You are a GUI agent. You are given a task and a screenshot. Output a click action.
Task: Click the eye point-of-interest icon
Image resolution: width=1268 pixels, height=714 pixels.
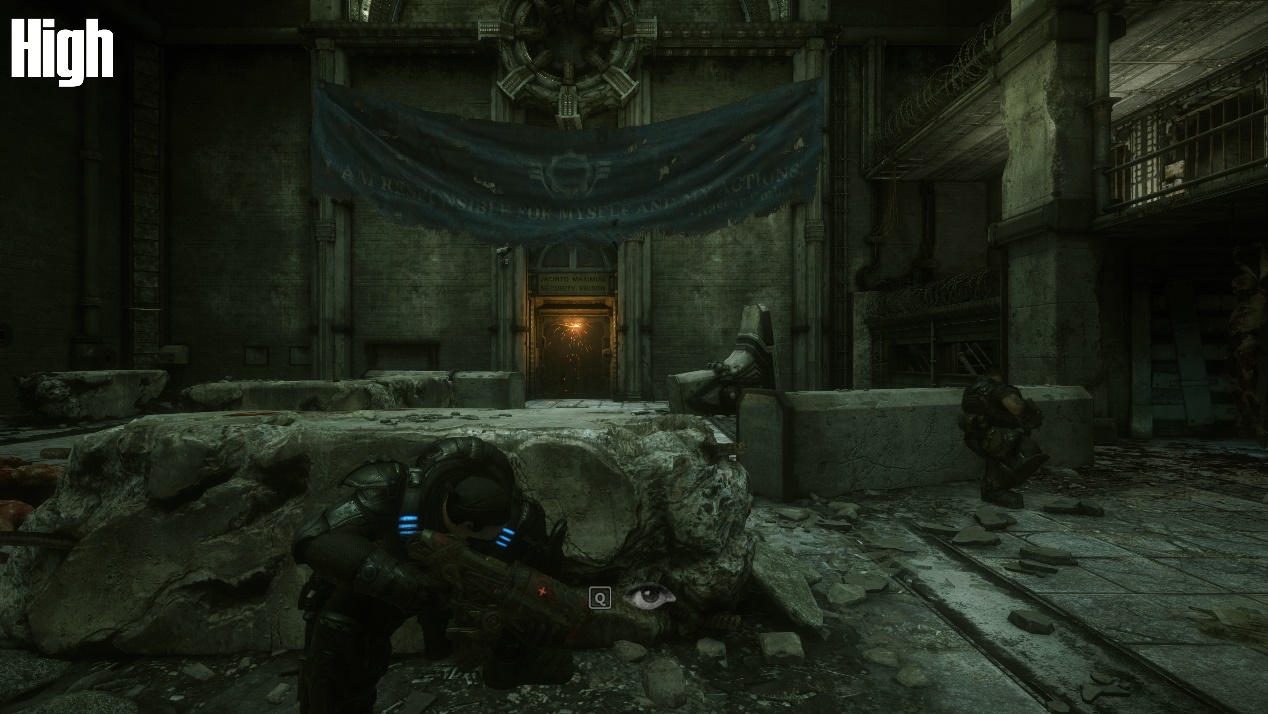tap(649, 597)
